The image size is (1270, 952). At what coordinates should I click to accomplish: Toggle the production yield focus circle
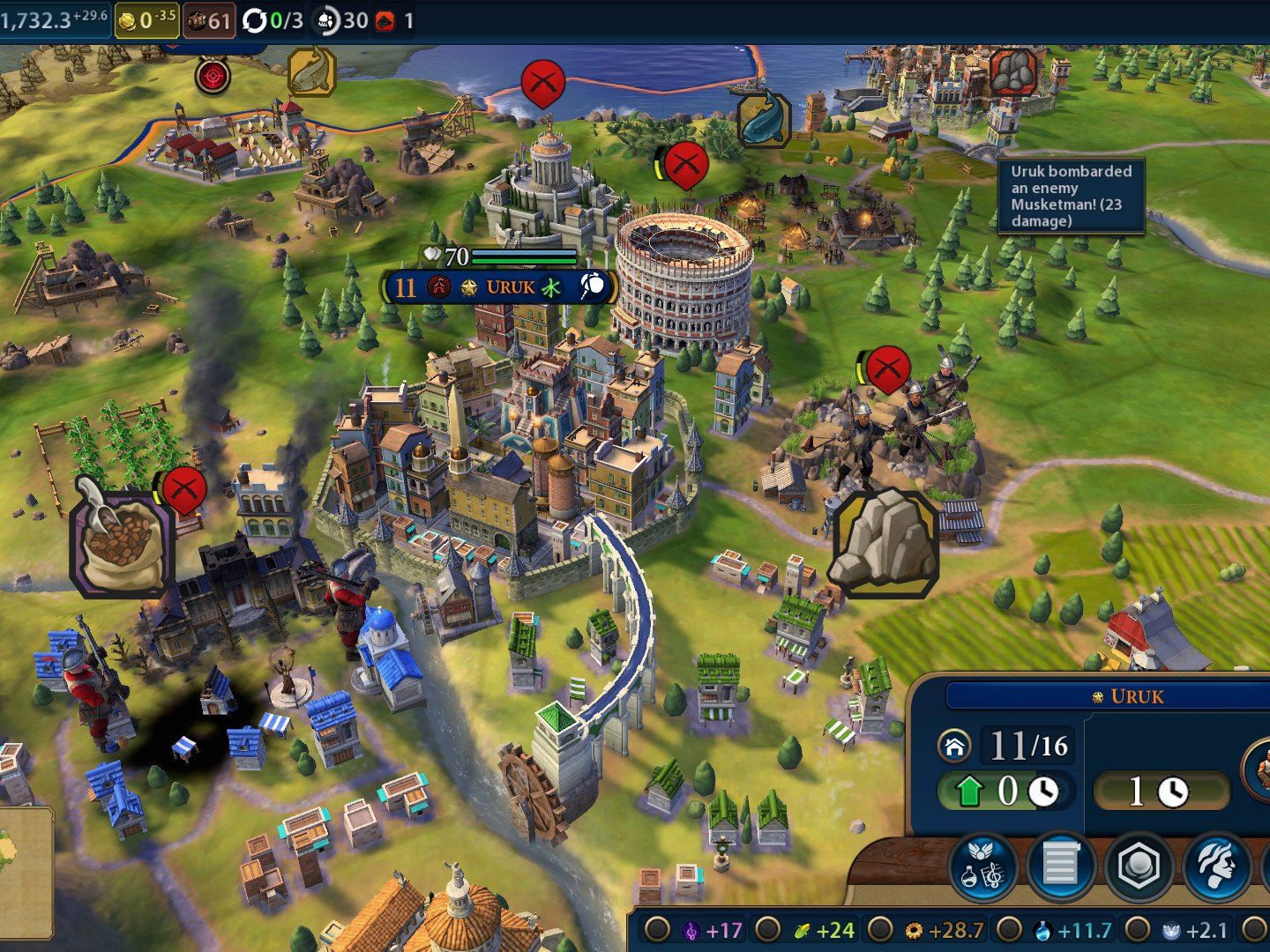(x=880, y=929)
